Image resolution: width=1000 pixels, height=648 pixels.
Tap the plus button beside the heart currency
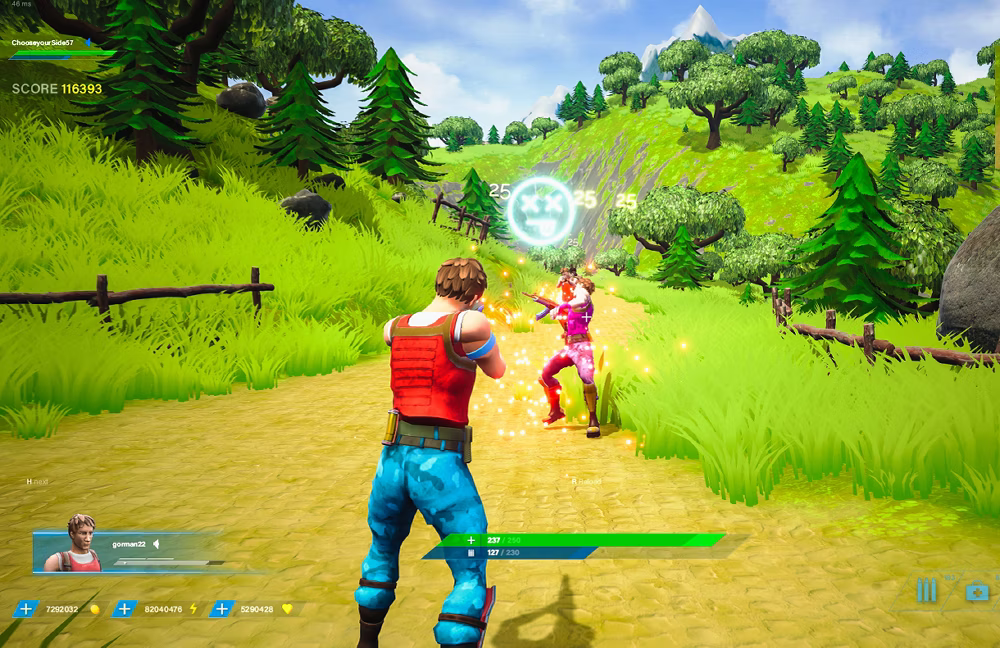point(222,608)
